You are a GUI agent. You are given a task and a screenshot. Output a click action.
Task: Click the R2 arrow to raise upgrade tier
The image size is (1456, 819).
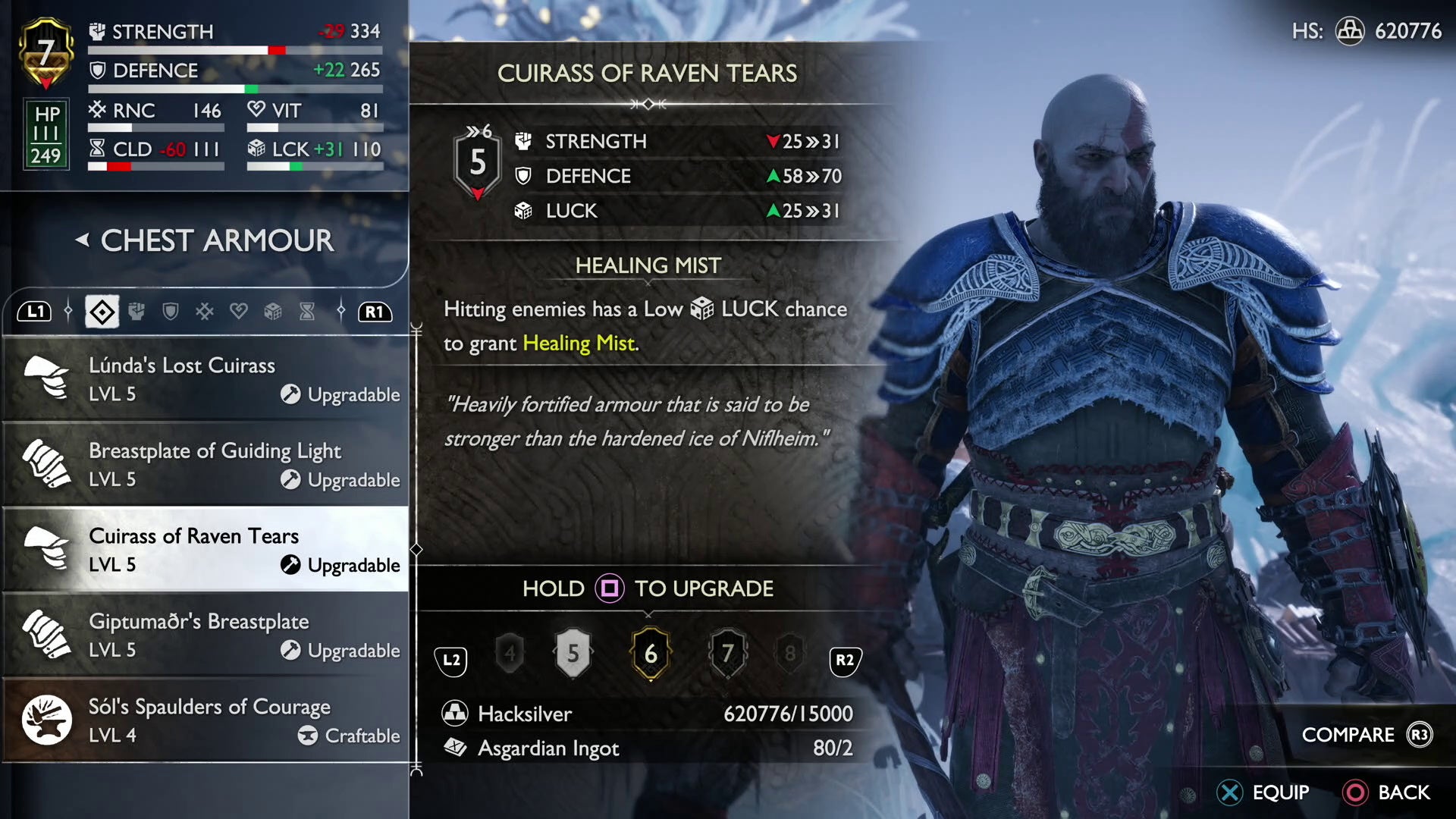[844, 661]
